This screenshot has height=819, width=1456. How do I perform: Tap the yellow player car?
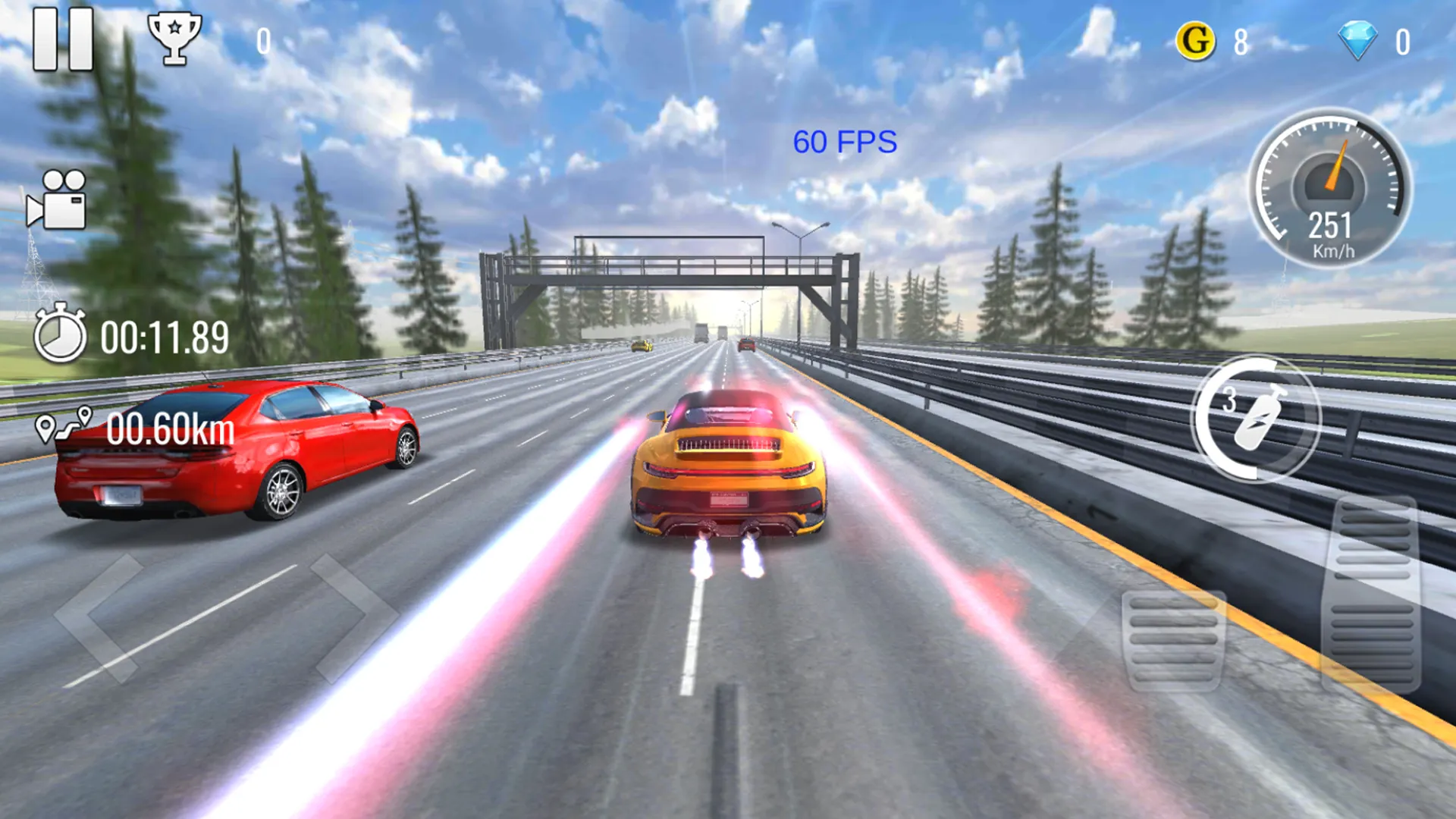coord(728,470)
